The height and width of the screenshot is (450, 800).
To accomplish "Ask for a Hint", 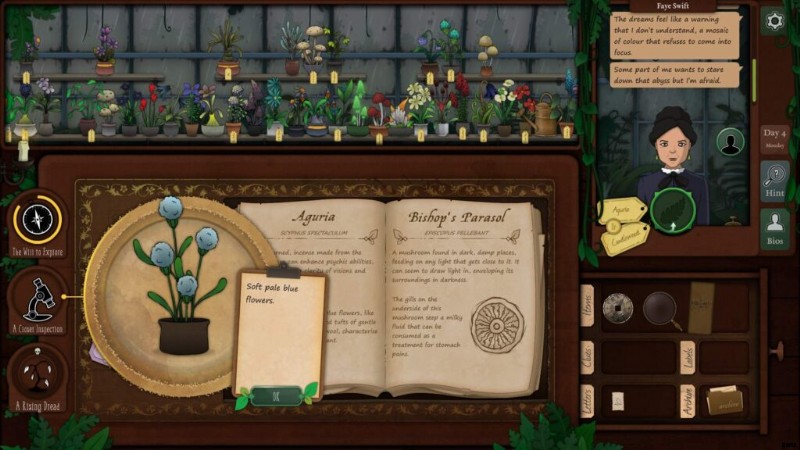I will point(774,182).
